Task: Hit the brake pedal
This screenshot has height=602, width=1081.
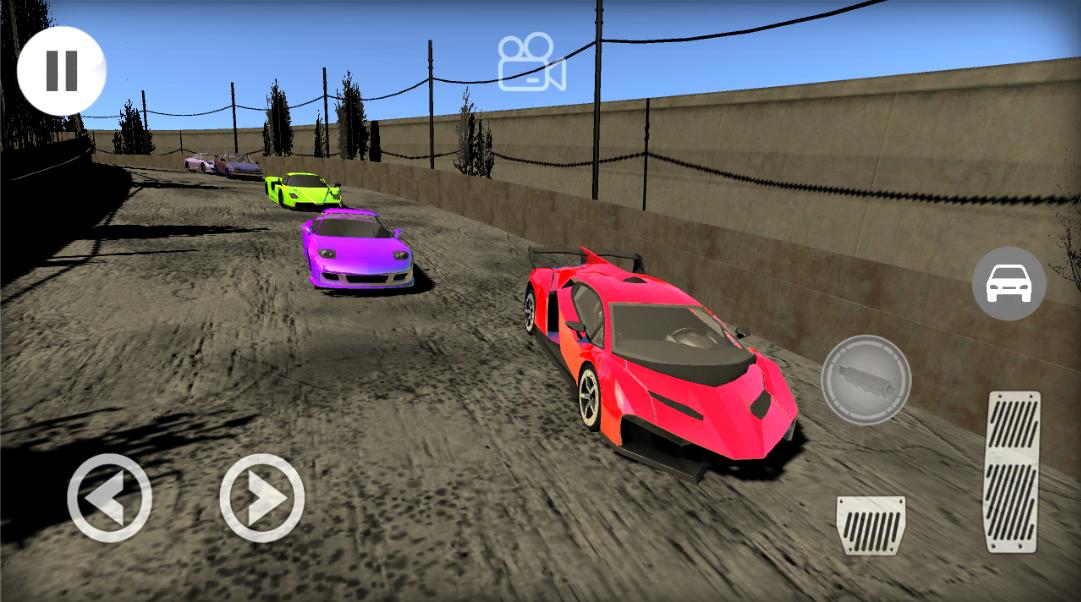Action: tap(870, 525)
